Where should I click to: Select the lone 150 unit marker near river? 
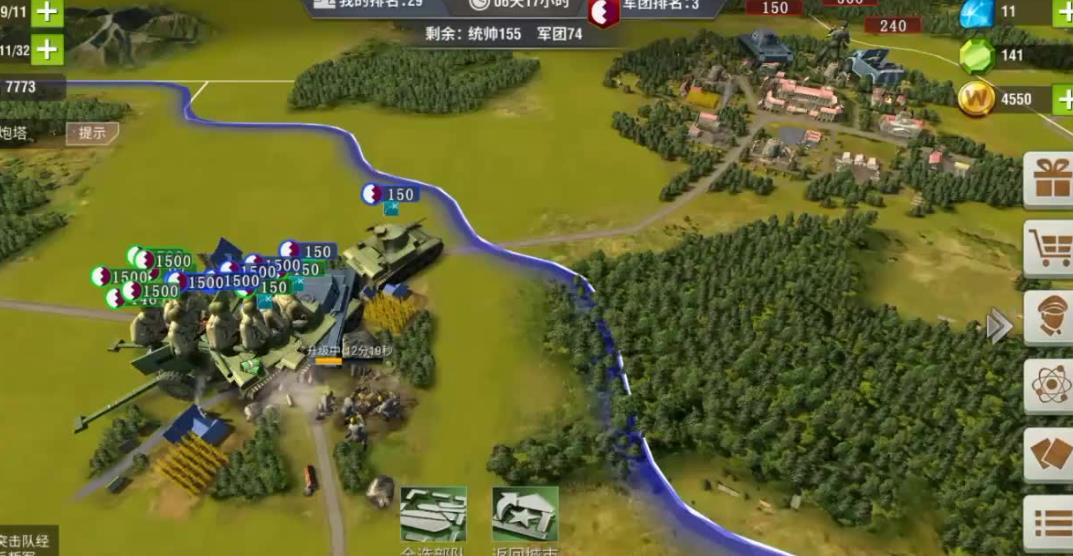click(x=389, y=195)
